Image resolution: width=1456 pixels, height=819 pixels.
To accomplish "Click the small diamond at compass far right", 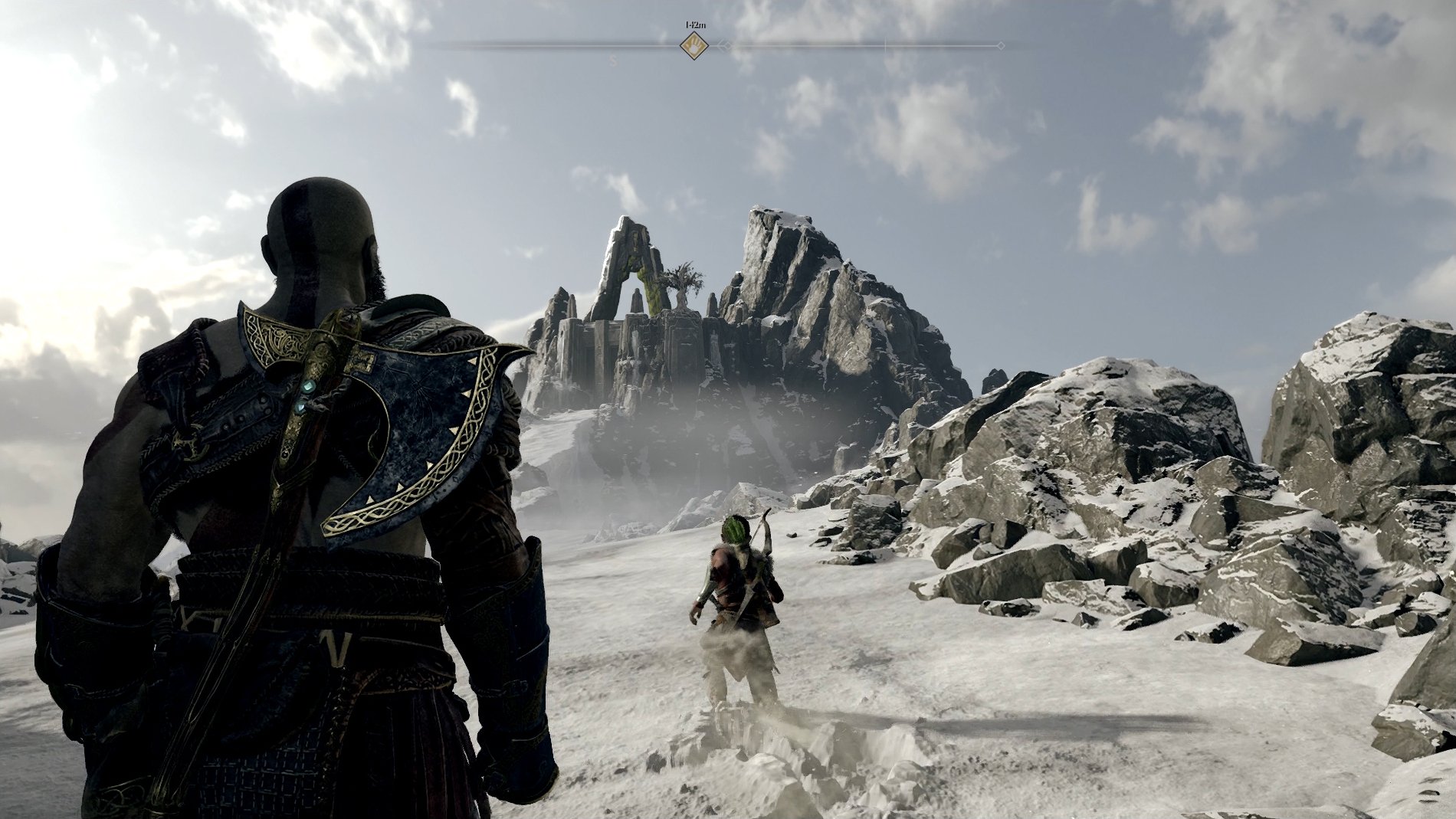I will pos(1002,46).
